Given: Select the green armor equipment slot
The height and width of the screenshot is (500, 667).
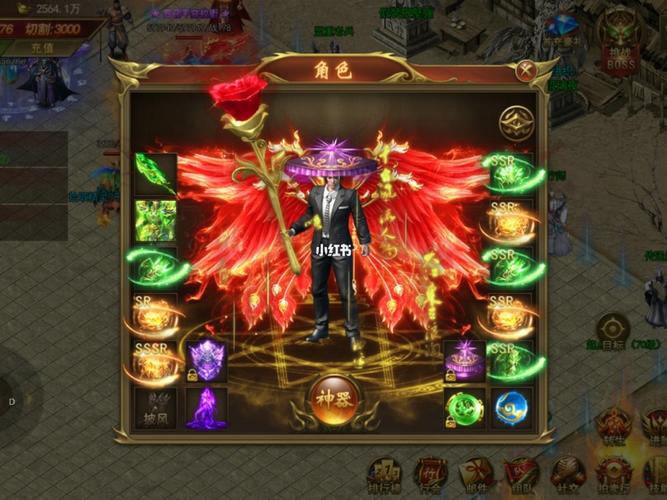Looking at the screenshot, I should pos(156,220).
